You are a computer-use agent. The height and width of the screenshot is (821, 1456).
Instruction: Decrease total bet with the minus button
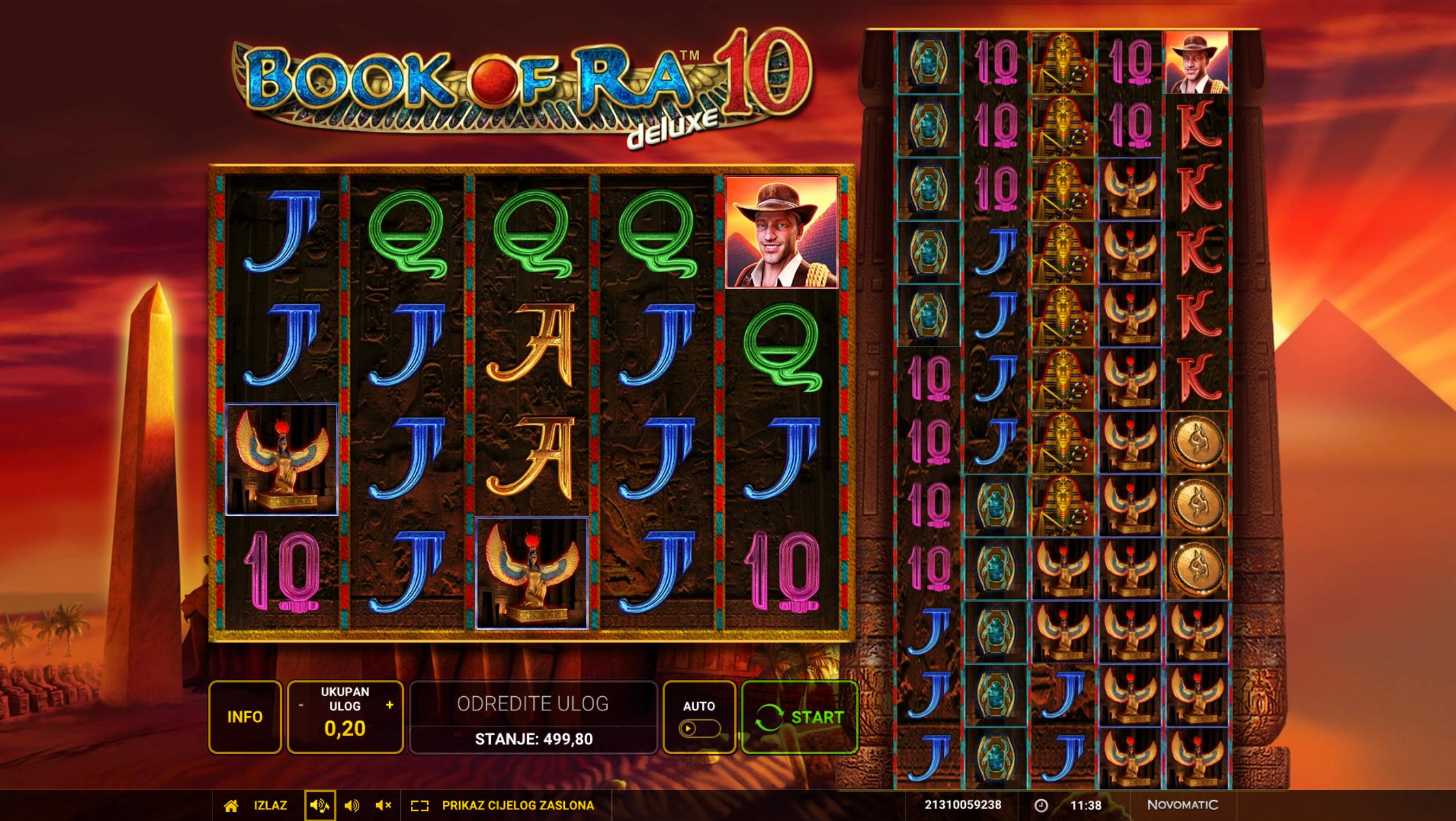pyautogui.click(x=301, y=705)
